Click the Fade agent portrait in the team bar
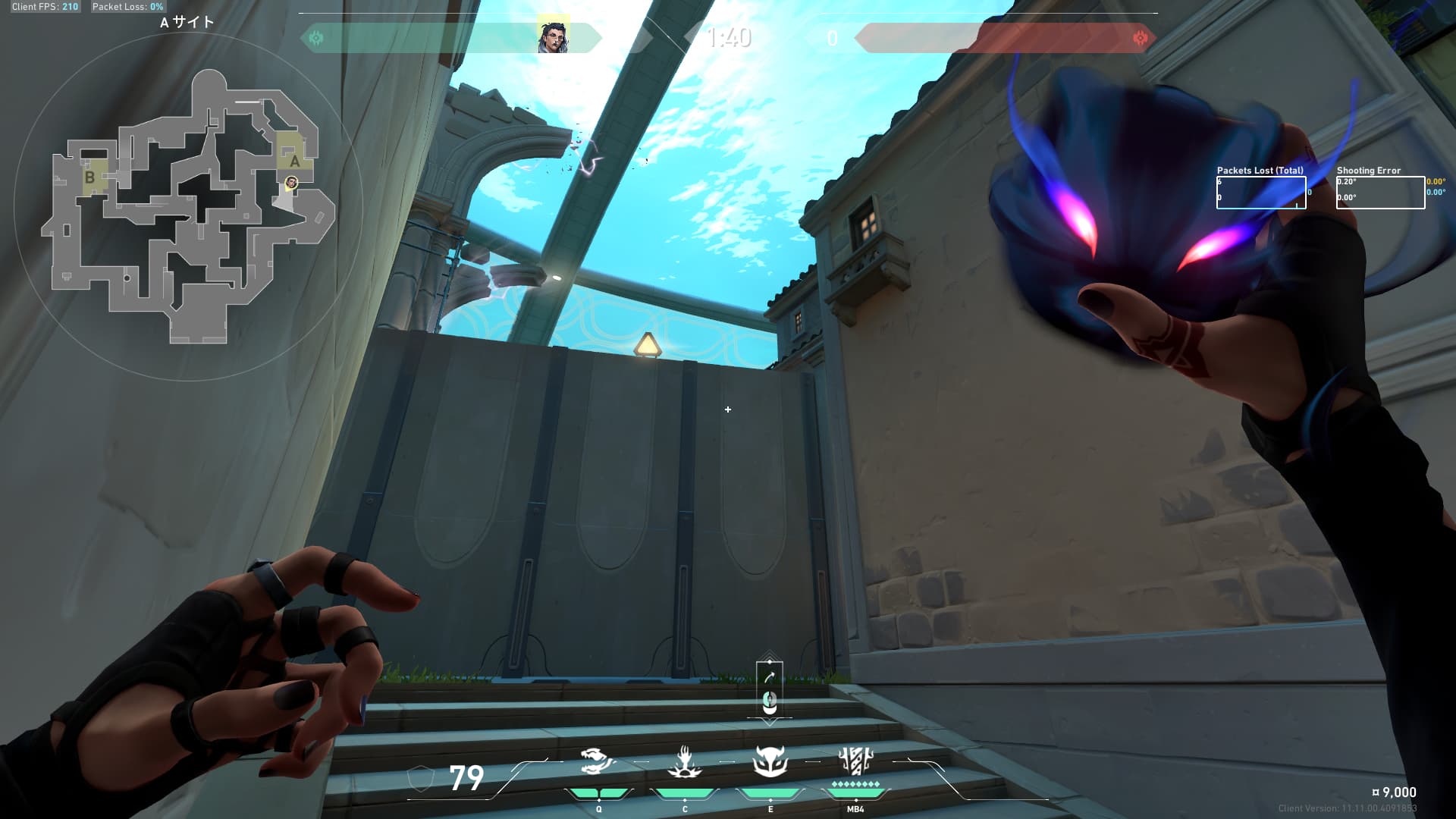 pos(553,37)
